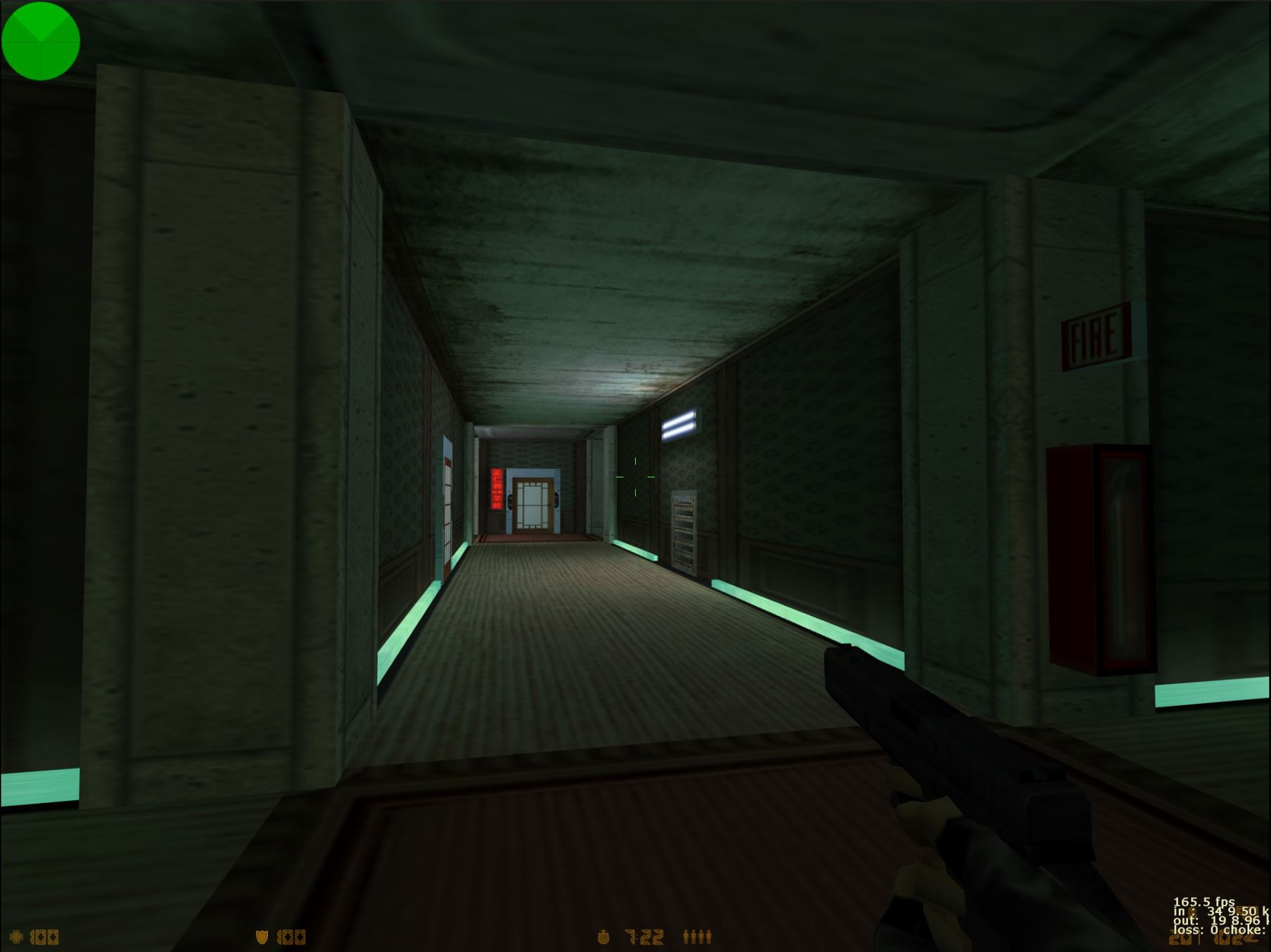Click the radar disc in the top-left corner
The height and width of the screenshot is (952, 1271).
coord(41,40)
